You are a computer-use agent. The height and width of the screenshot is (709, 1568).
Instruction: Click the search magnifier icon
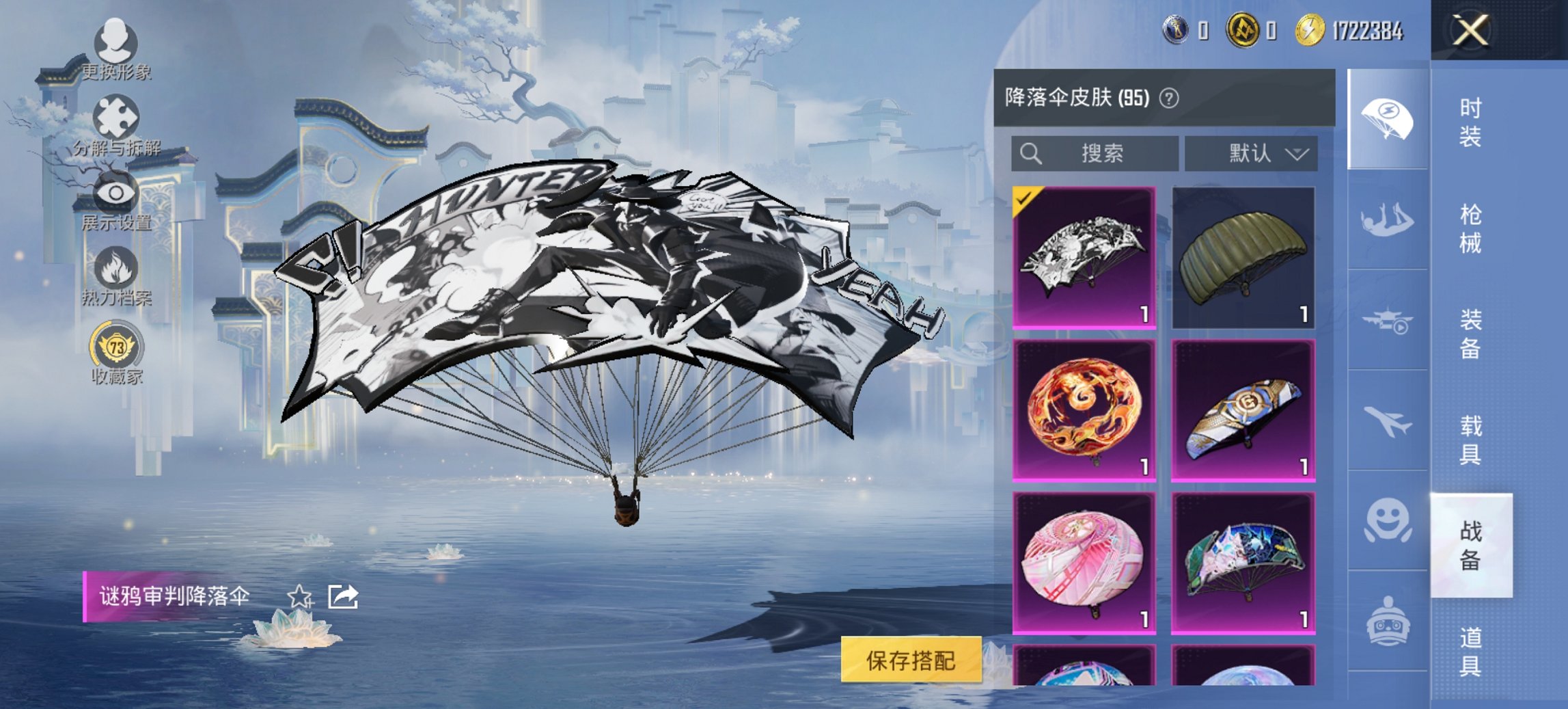click(x=1032, y=152)
